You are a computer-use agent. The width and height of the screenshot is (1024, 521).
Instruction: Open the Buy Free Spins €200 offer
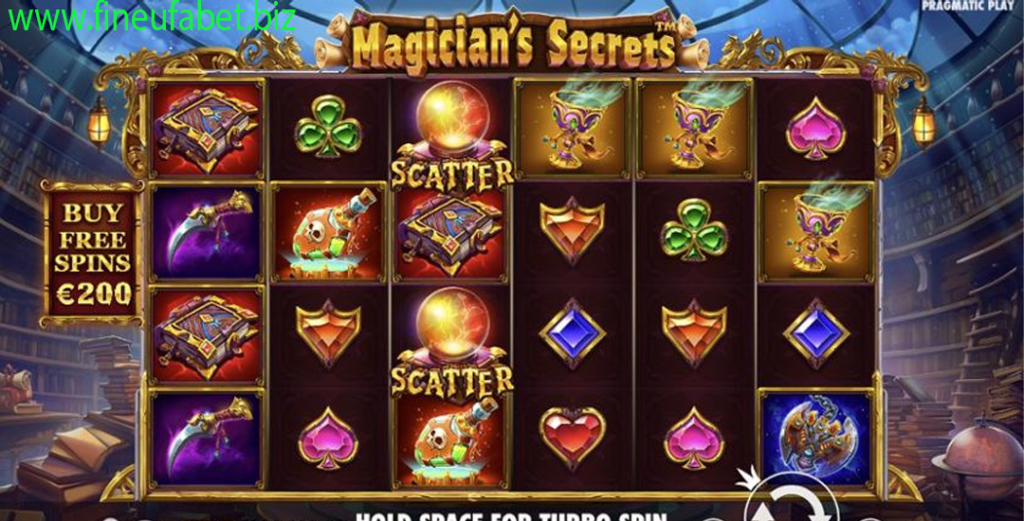pos(91,253)
